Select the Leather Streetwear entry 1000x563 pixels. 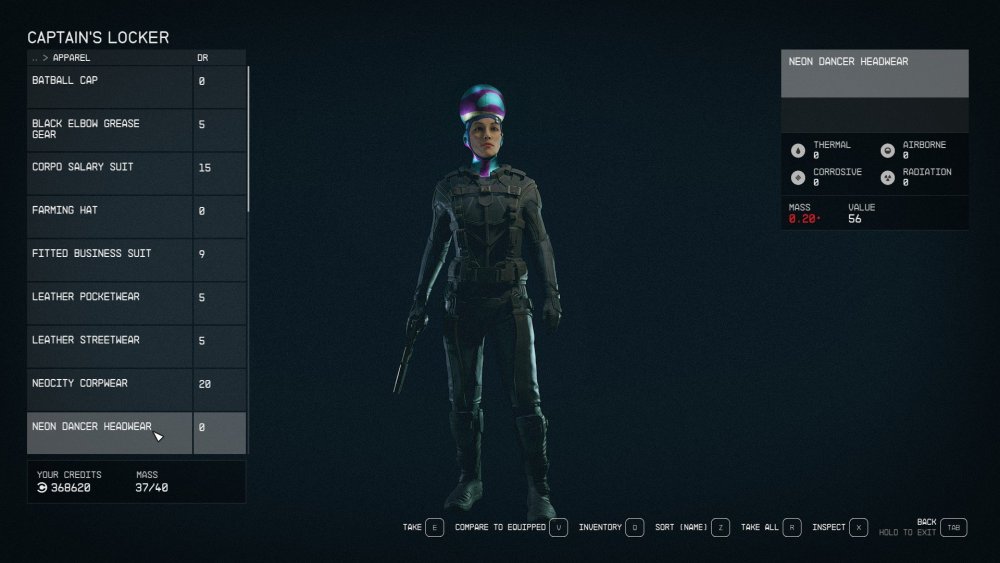point(110,340)
